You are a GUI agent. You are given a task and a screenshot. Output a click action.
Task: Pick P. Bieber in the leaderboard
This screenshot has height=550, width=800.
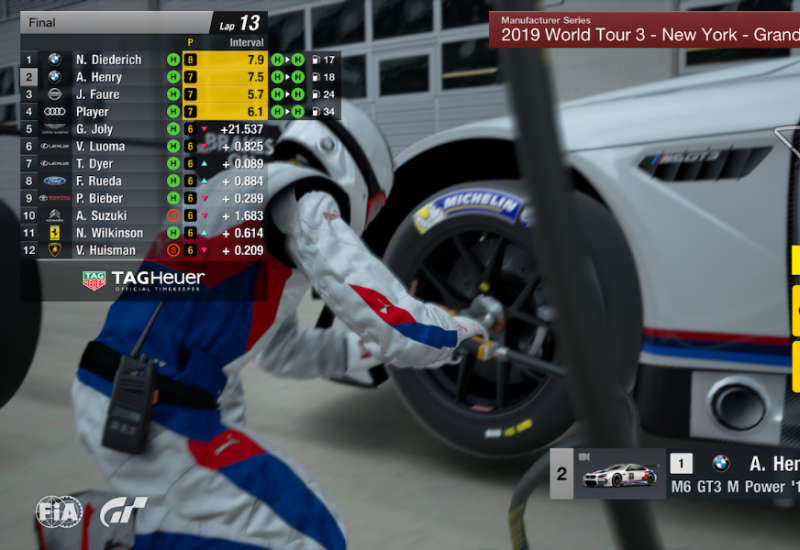[x=99, y=198]
